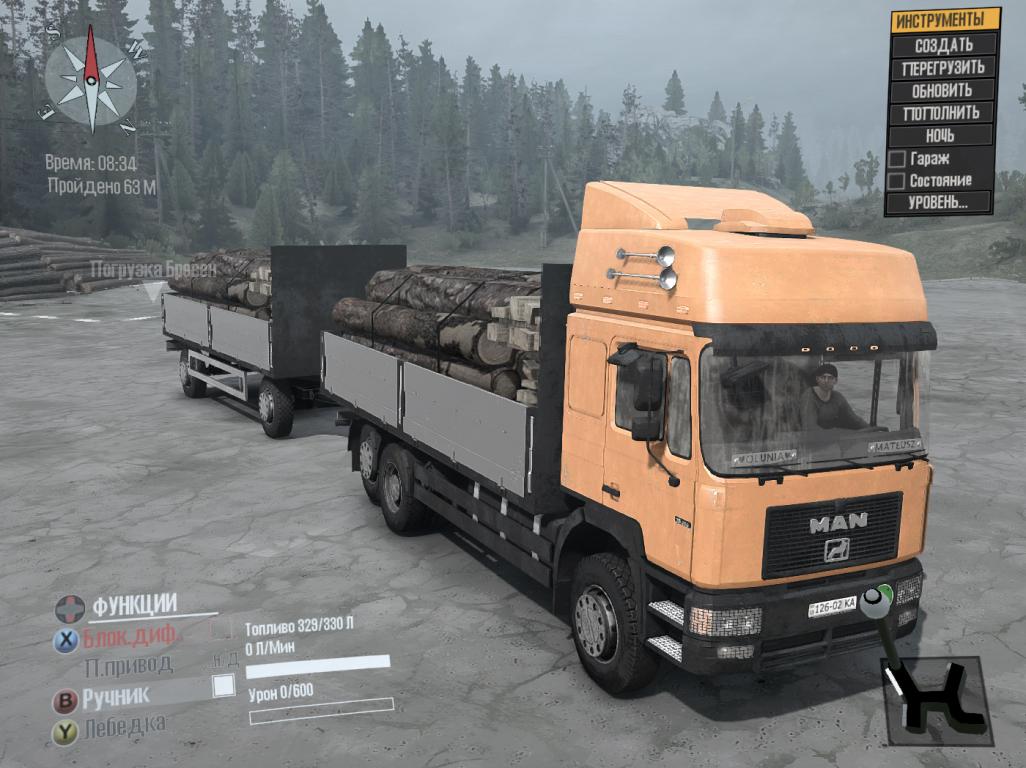
Task: Toggle the Ручник handbrake option
Action: click(x=116, y=696)
